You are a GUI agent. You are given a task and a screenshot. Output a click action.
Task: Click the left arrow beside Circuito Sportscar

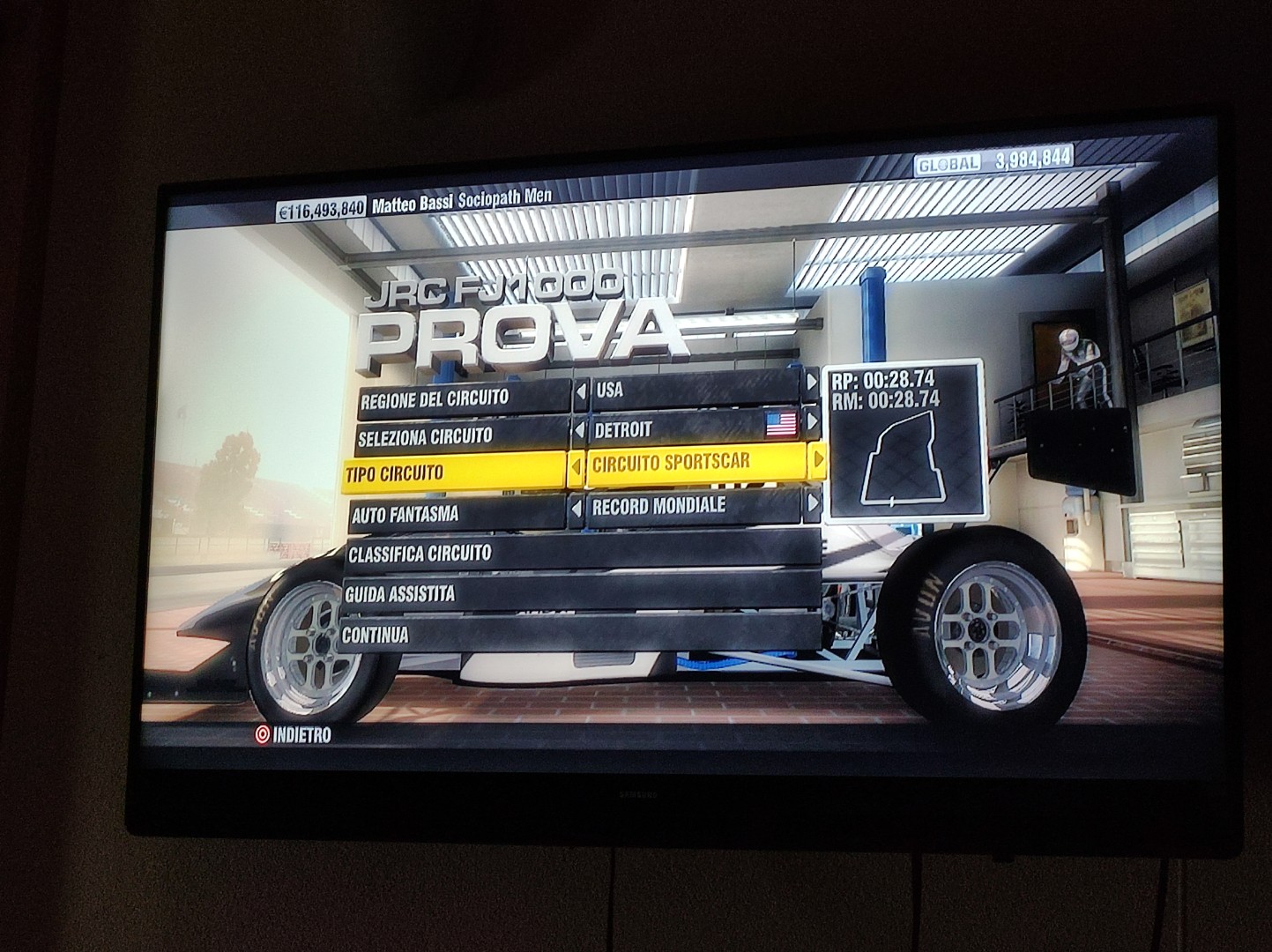pos(577,467)
